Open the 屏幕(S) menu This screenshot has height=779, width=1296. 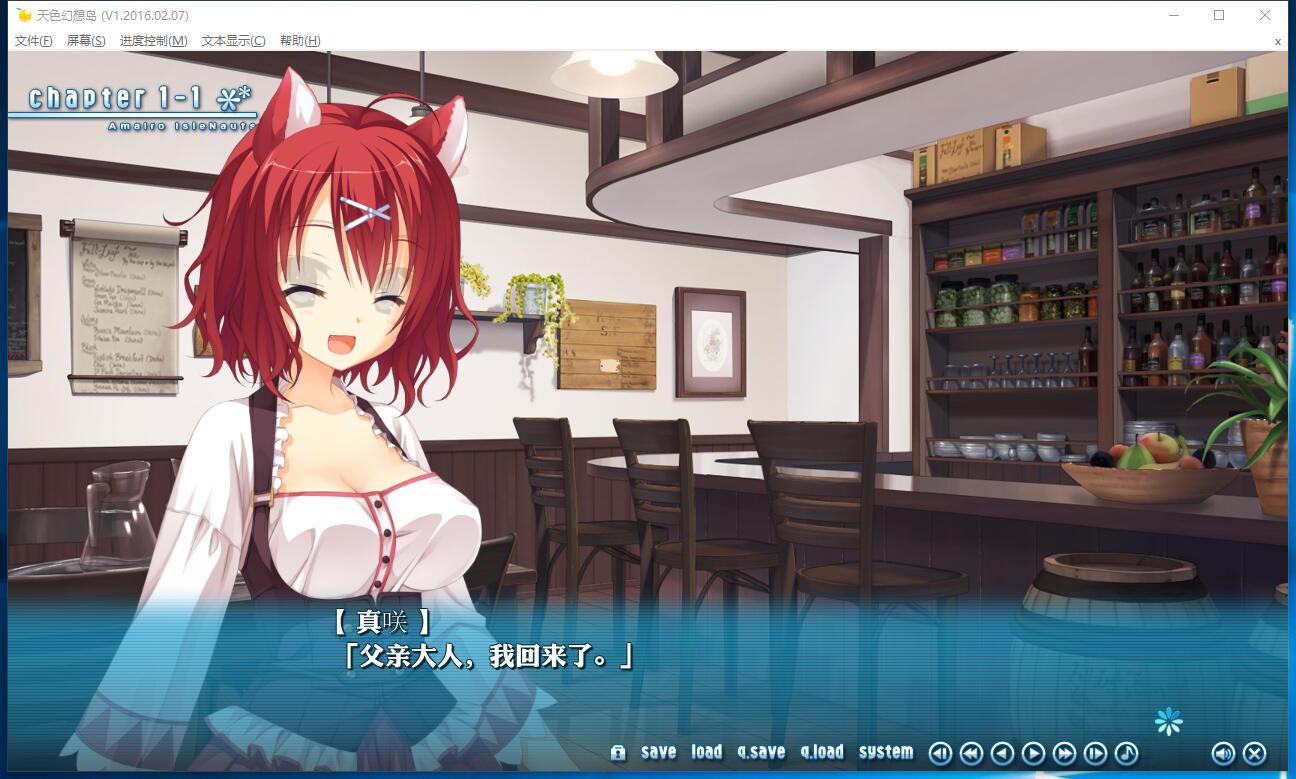tap(86, 41)
